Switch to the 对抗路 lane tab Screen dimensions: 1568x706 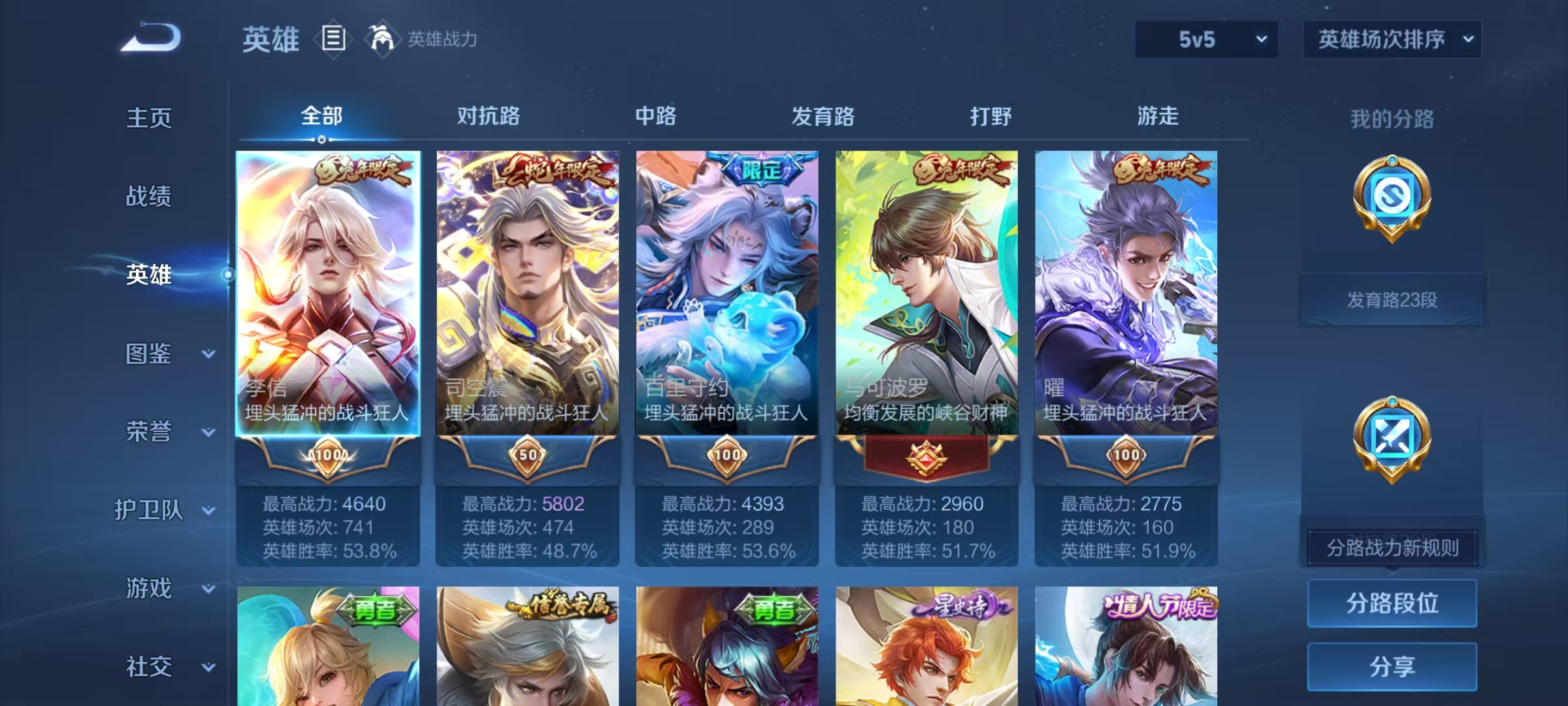pyautogui.click(x=487, y=116)
